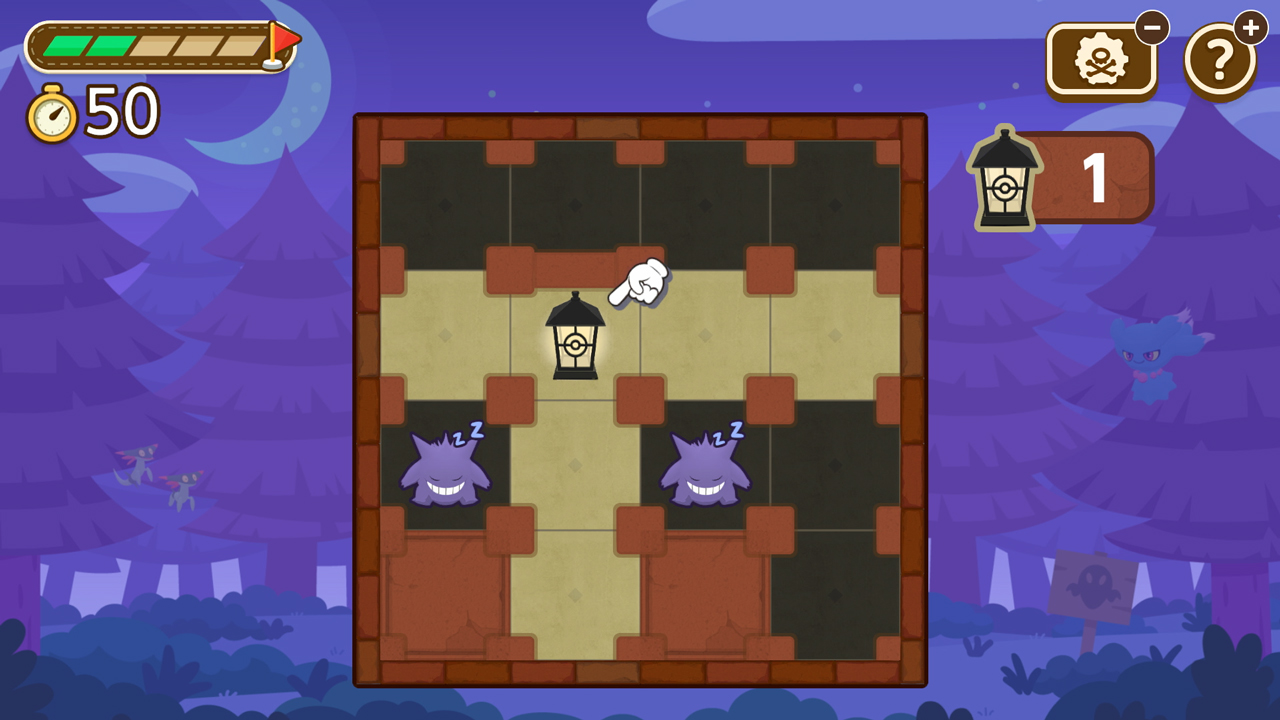Screen dimensions: 1280x720
Task: Click the skull-and-crossbones gear icon button
Action: [1100, 58]
